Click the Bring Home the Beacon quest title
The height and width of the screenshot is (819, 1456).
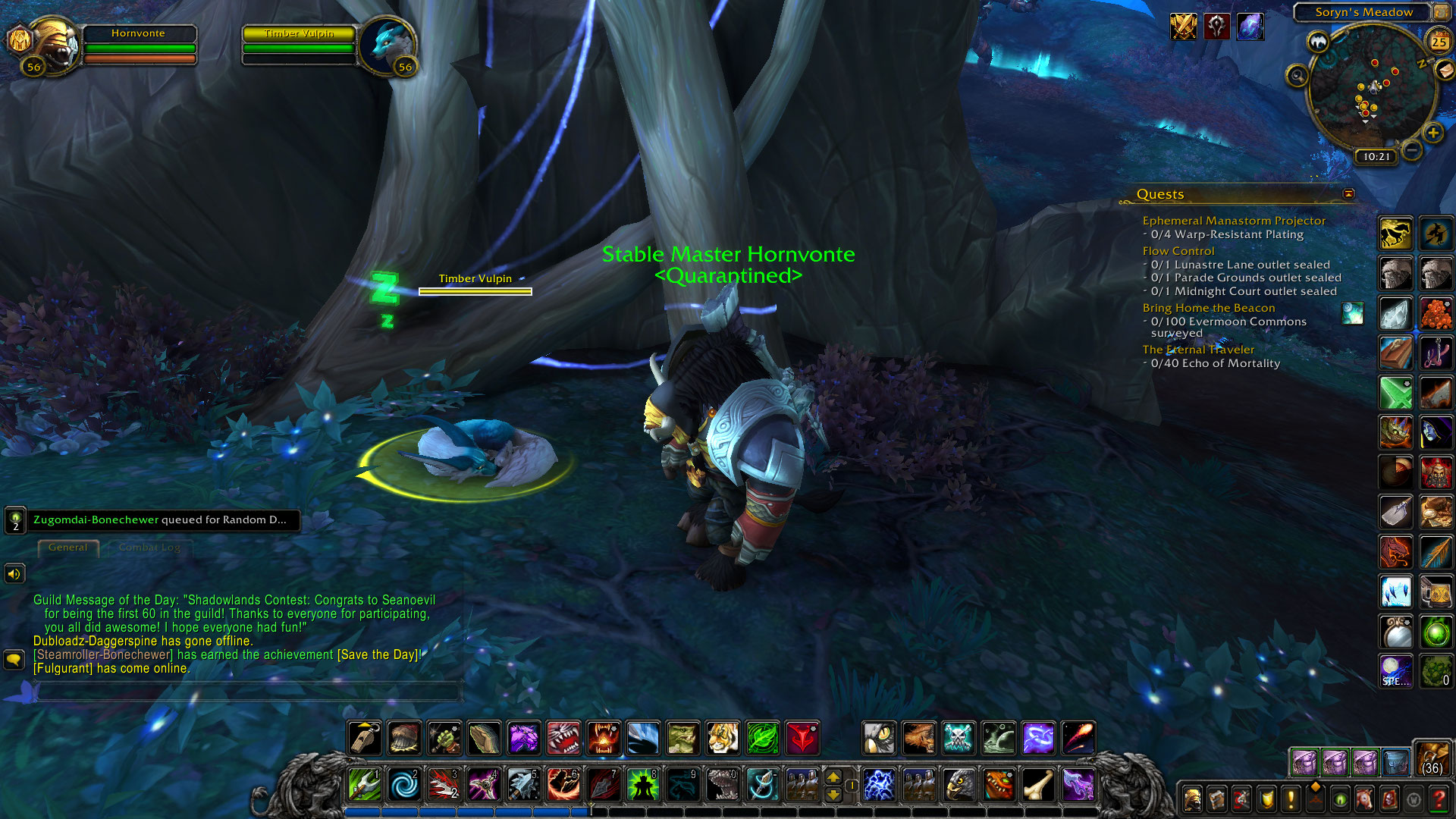pyautogui.click(x=1208, y=308)
